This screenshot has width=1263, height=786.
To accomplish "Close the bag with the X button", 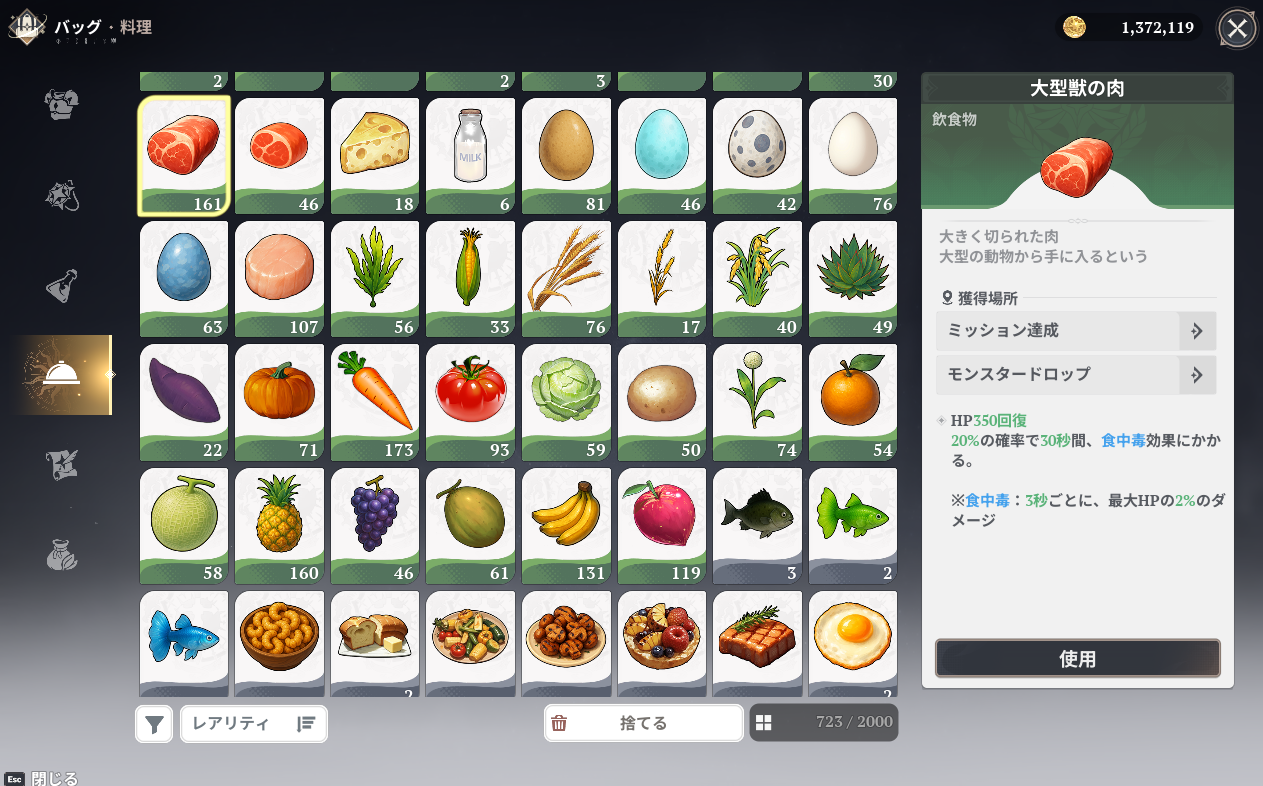I will 1237,28.
